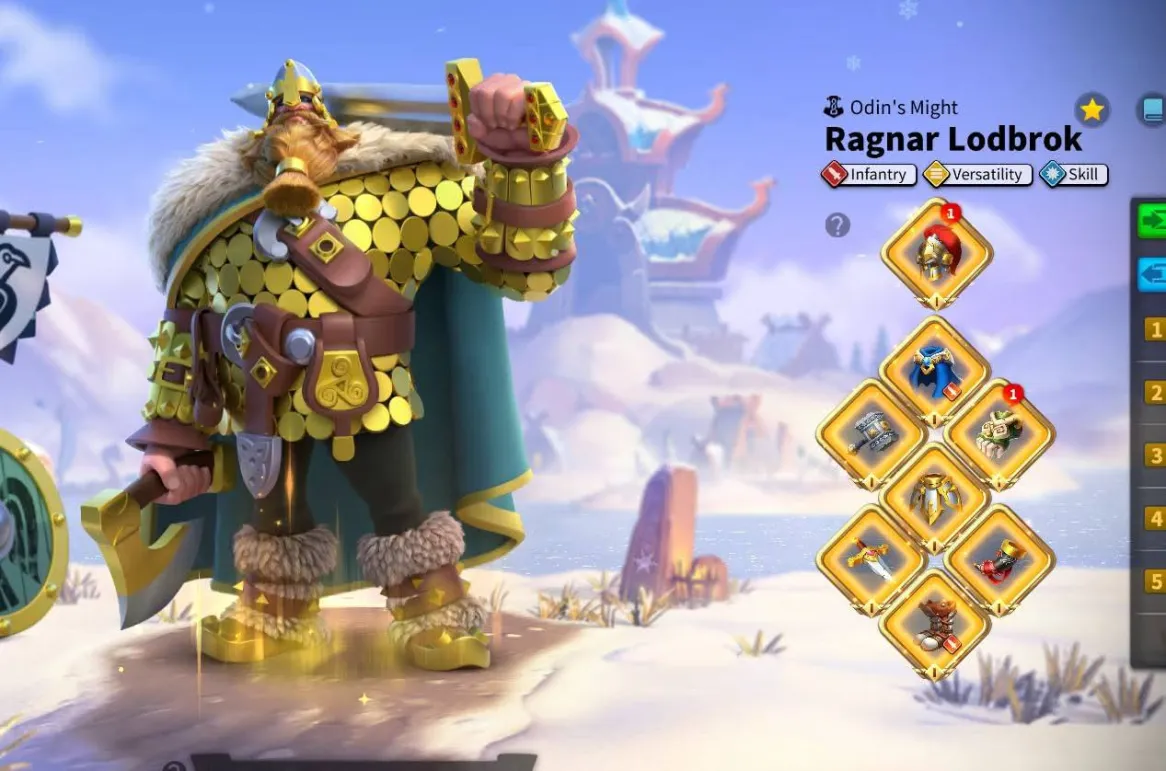Select the leather boots equipment slot
Image resolution: width=1166 pixels, height=771 pixels.
[x=935, y=624]
